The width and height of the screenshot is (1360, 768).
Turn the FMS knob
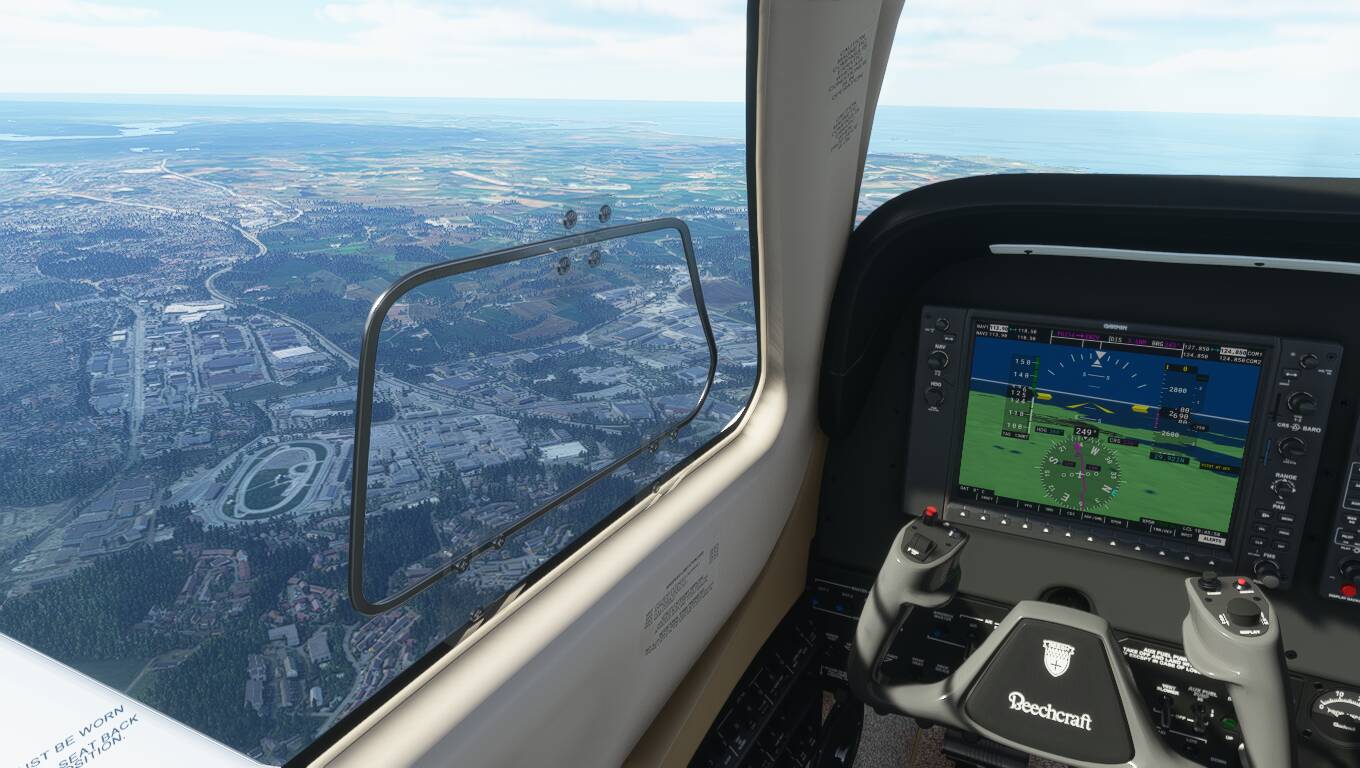1267,570
